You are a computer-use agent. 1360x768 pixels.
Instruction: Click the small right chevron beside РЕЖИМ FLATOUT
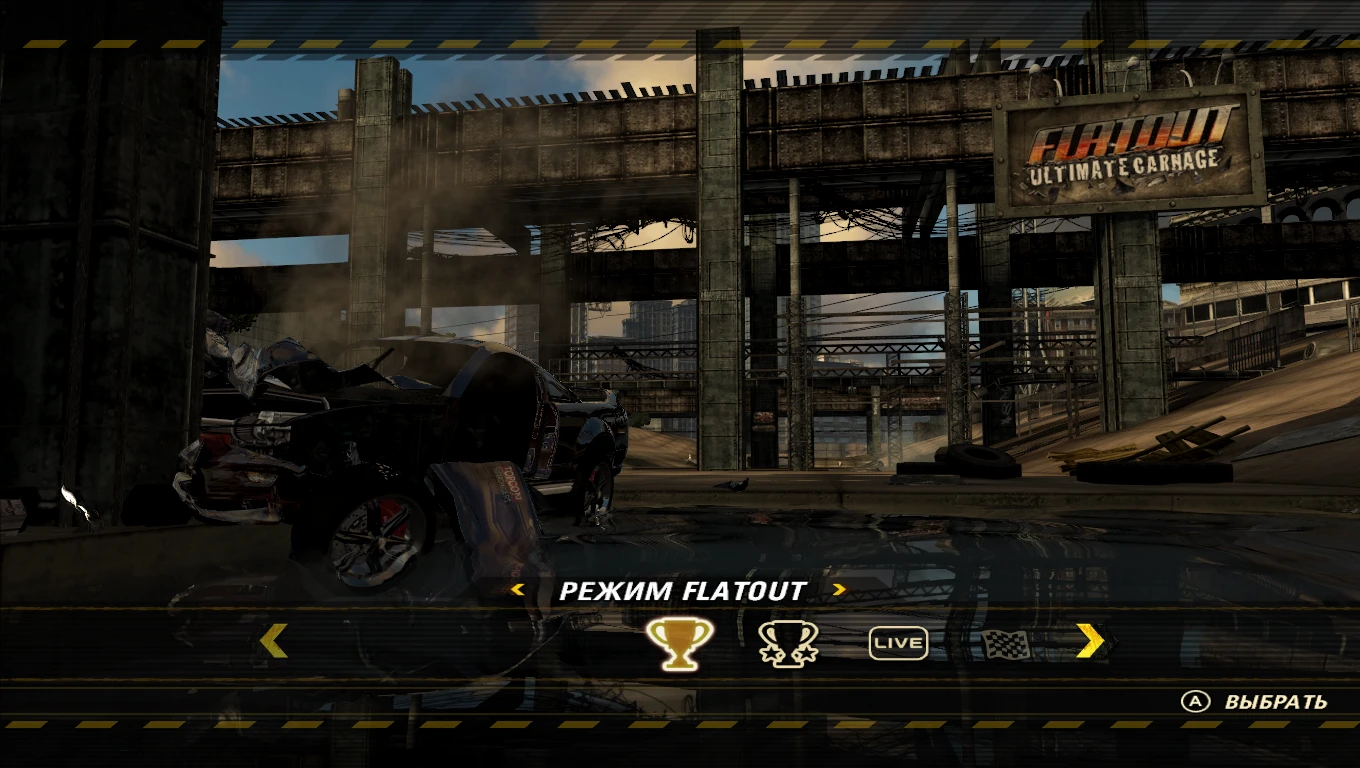tap(839, 590)
